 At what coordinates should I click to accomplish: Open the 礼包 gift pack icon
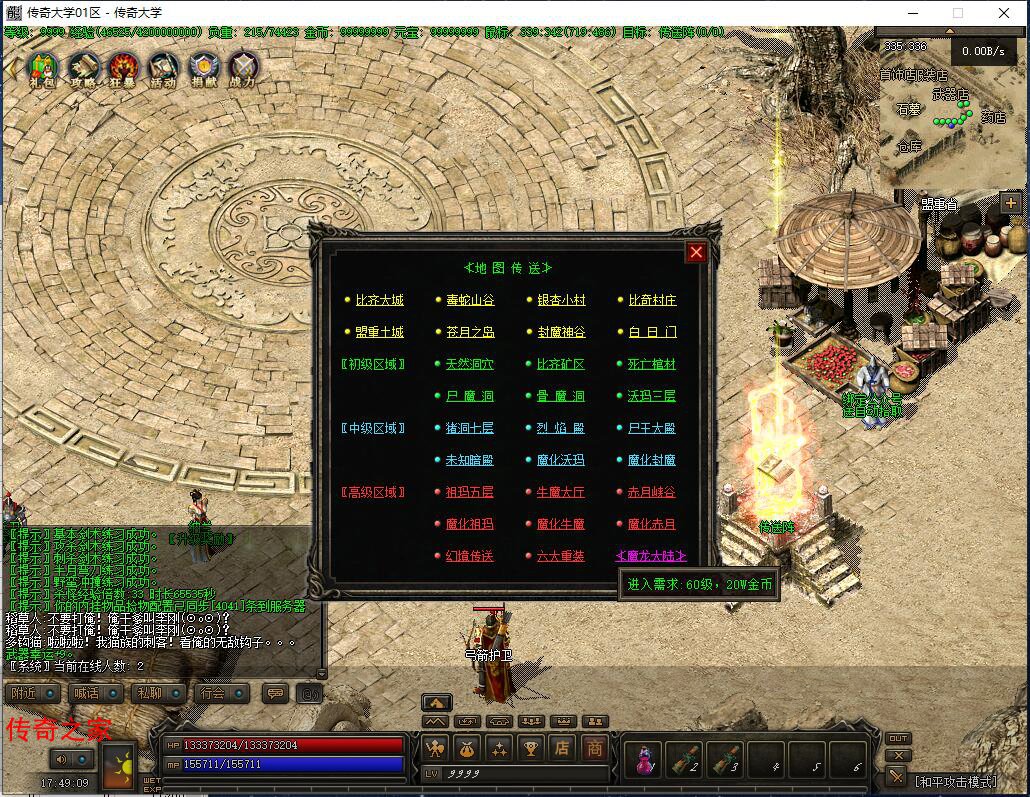point(43,69)
